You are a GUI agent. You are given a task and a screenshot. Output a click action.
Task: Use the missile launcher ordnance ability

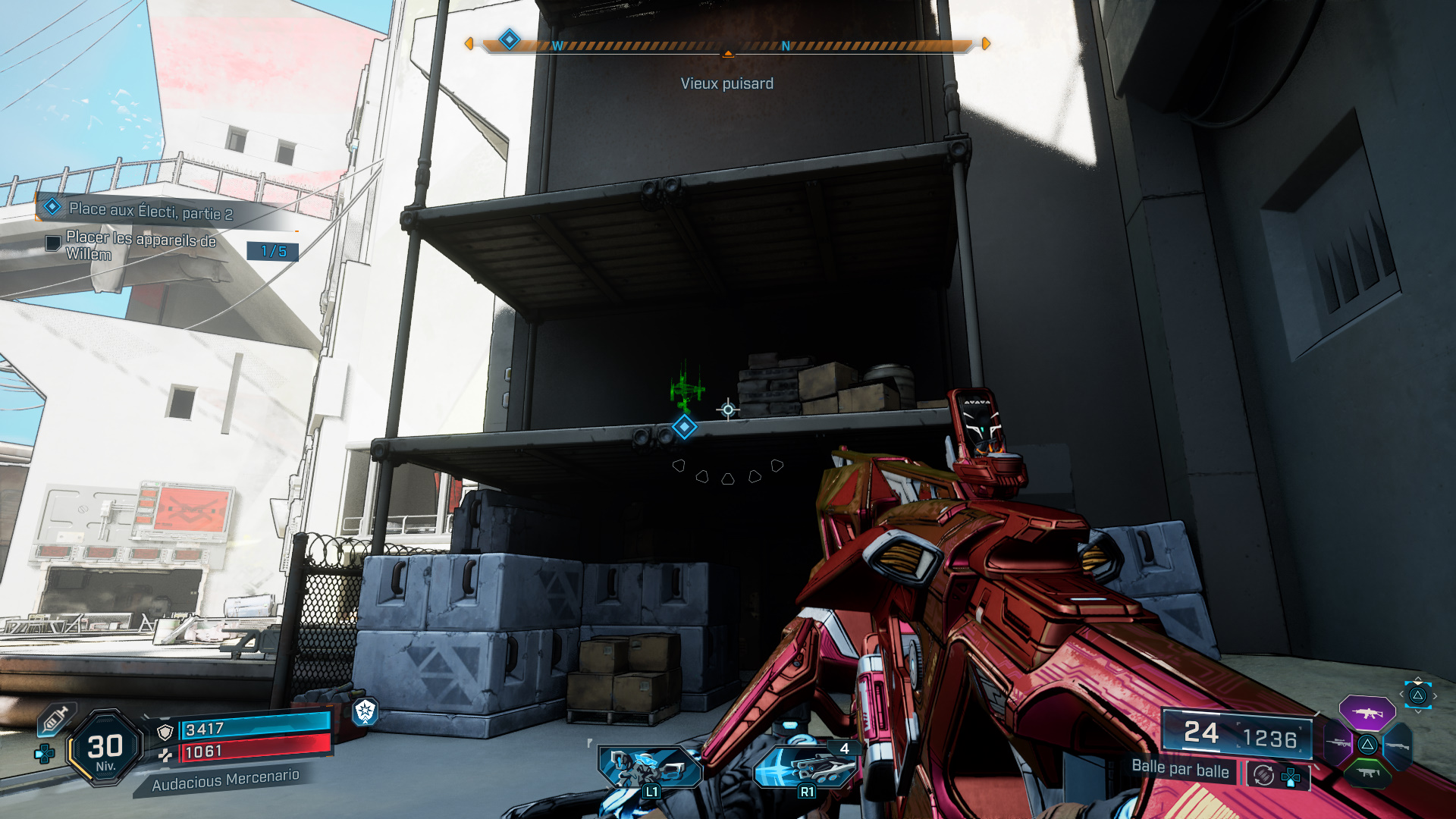coord(806,767)
